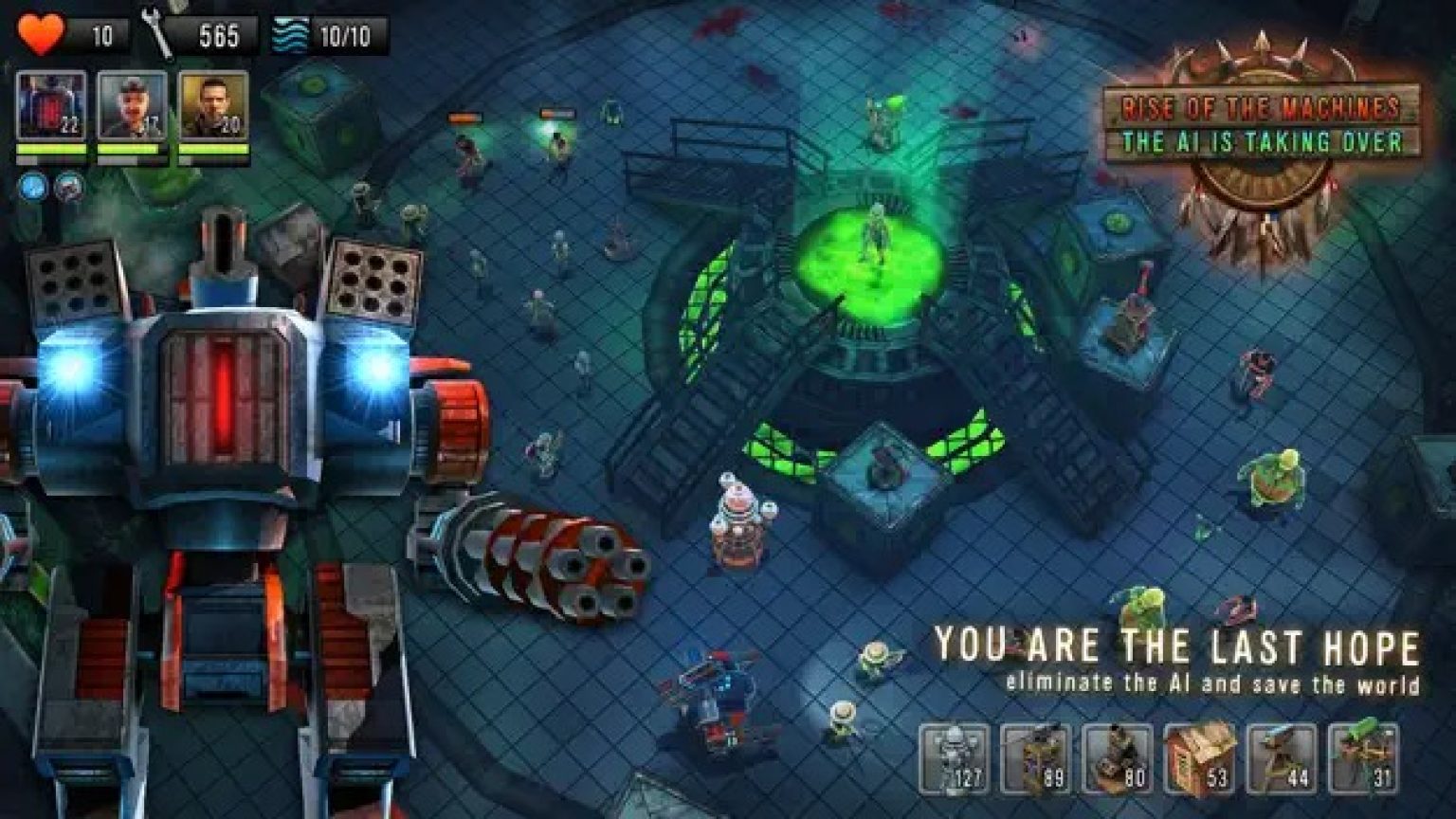Click the wrench resource counter icon
Viewport: 1456px width, 819px height.
(x=155, y=30)
